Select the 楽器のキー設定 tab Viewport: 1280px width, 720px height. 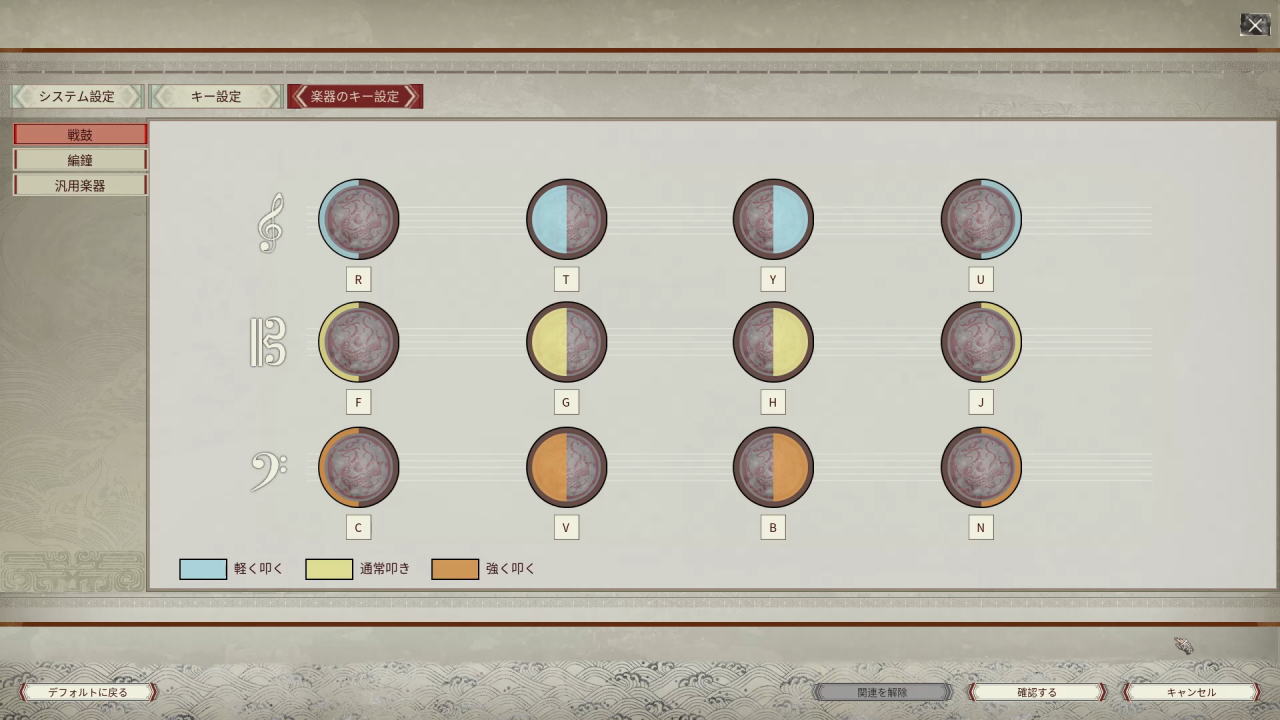(x=354, y=96)
